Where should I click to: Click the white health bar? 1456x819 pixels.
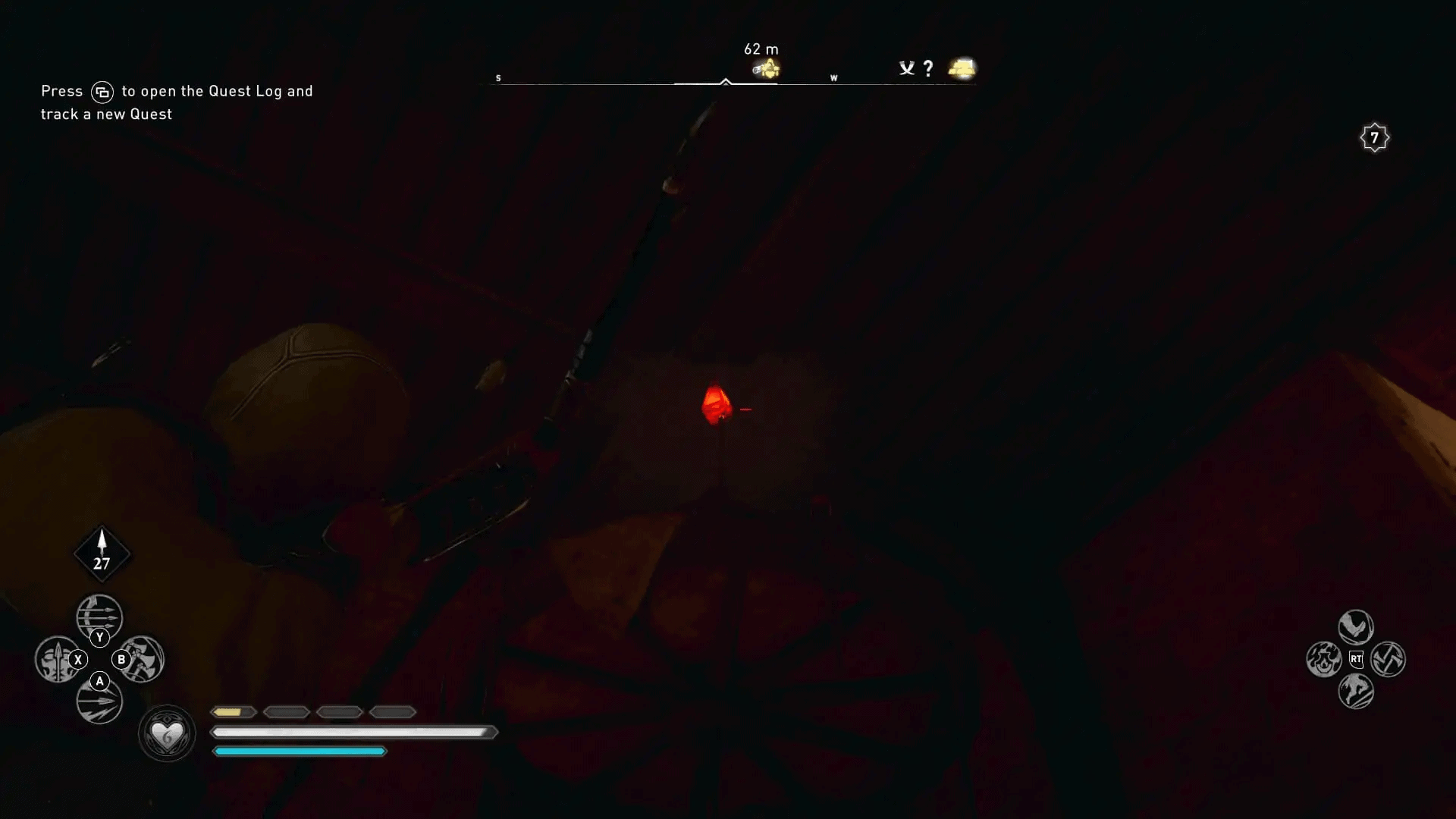[x=349, y=732]
